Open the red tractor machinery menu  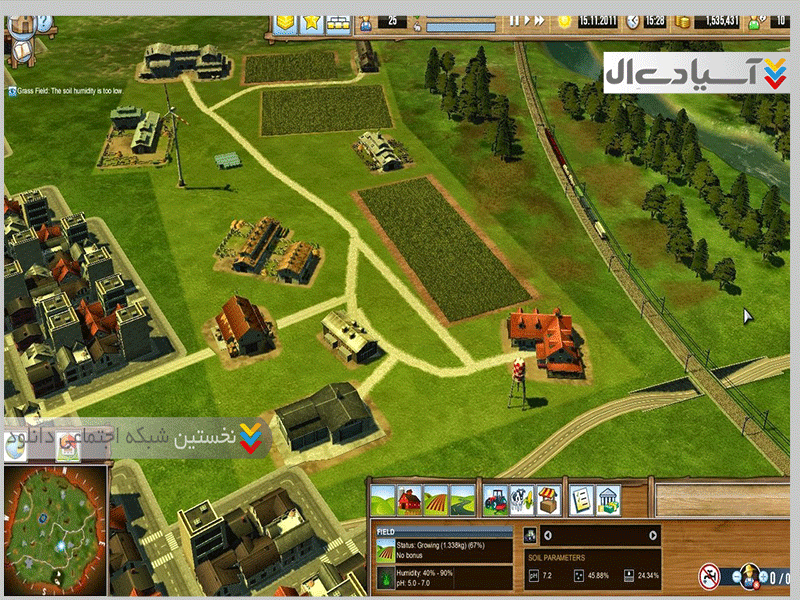495,497
